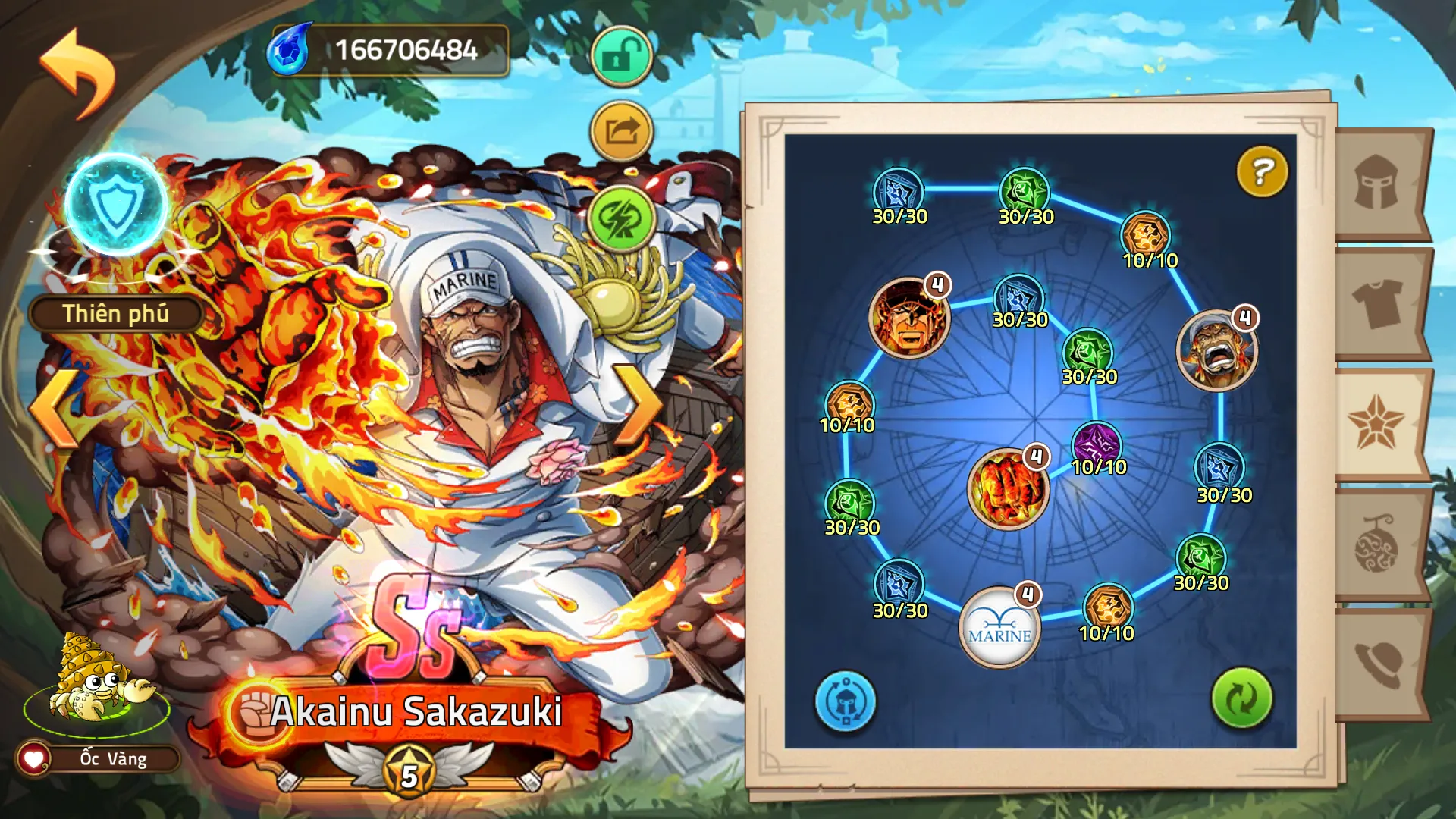Viewport: 1456px width, 819px height.
Task: Switch to the straw hat tab
Action: (1376, 664)
